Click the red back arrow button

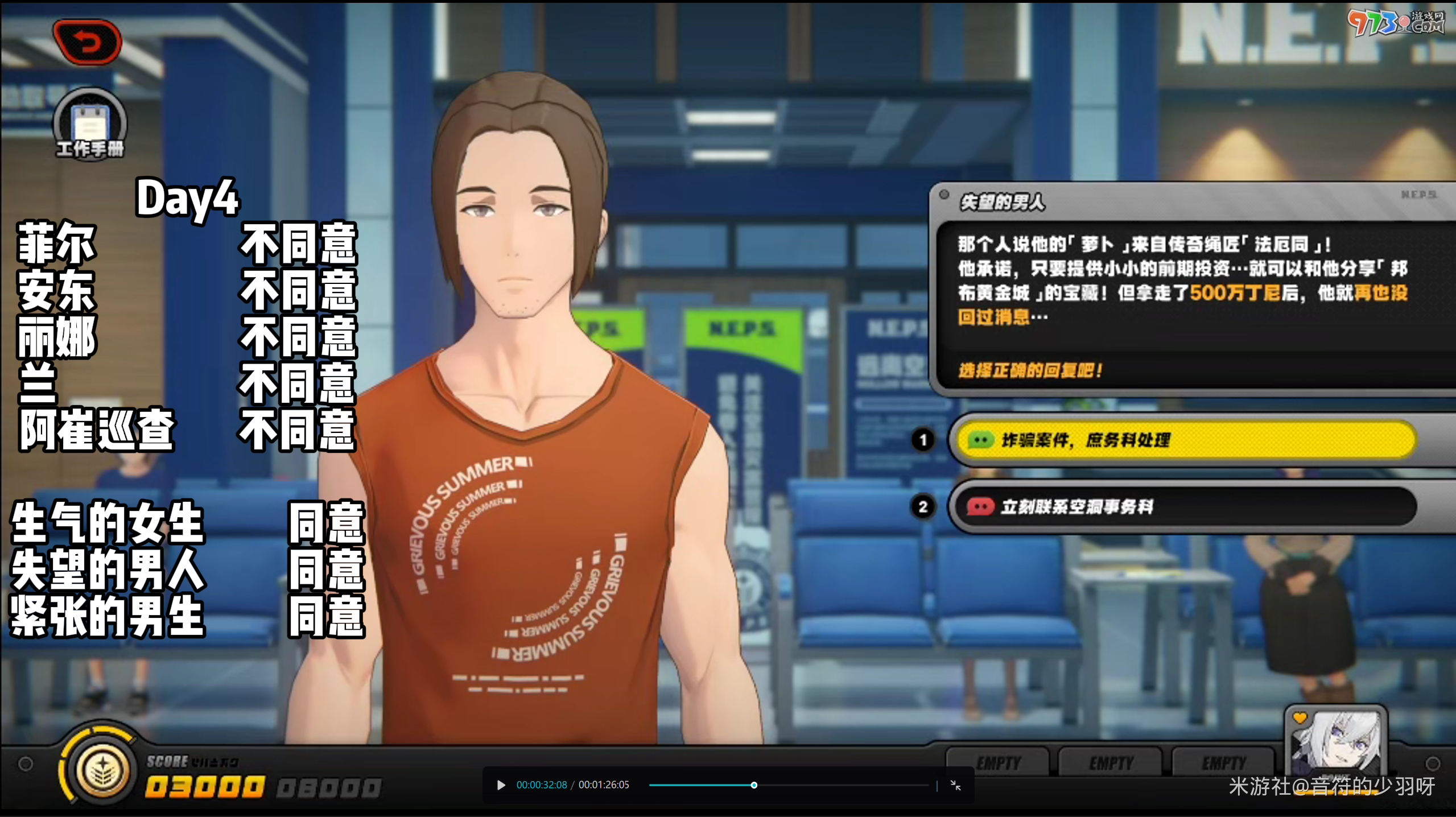(87, 42)
